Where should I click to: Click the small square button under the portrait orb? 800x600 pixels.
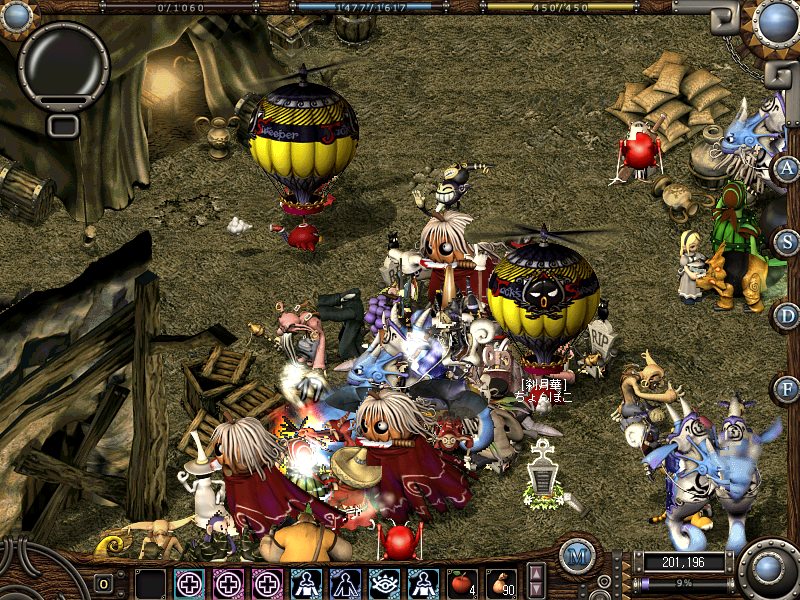click(x=63, y=125)
